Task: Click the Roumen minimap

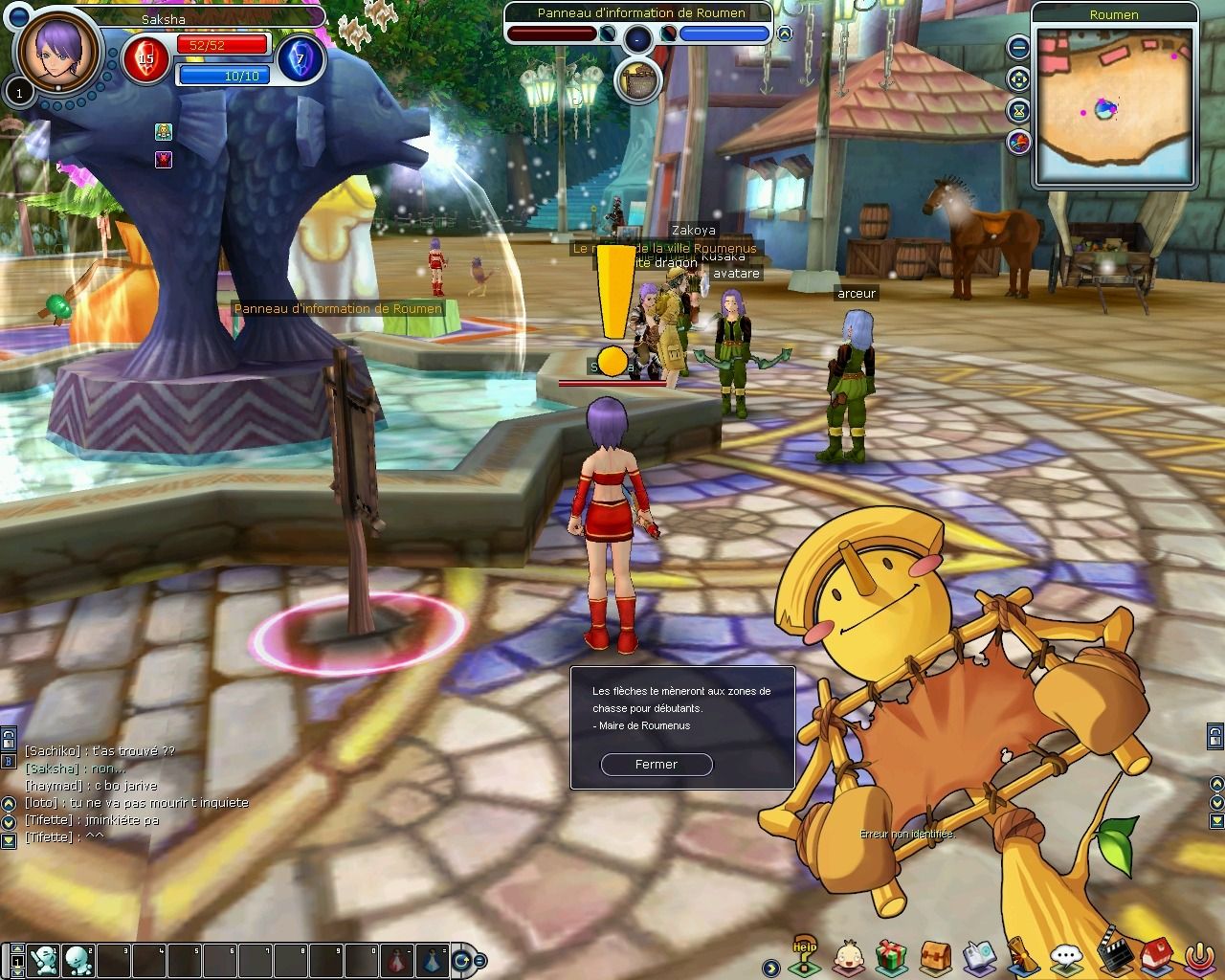Action: click(x=1115, y=105)
